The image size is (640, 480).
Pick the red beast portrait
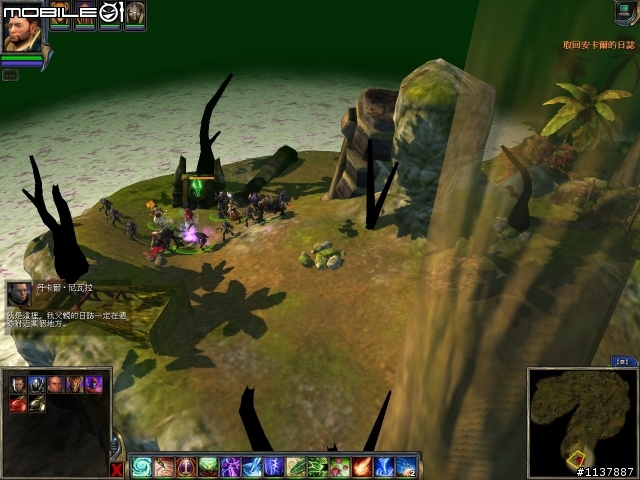point(19,403)
